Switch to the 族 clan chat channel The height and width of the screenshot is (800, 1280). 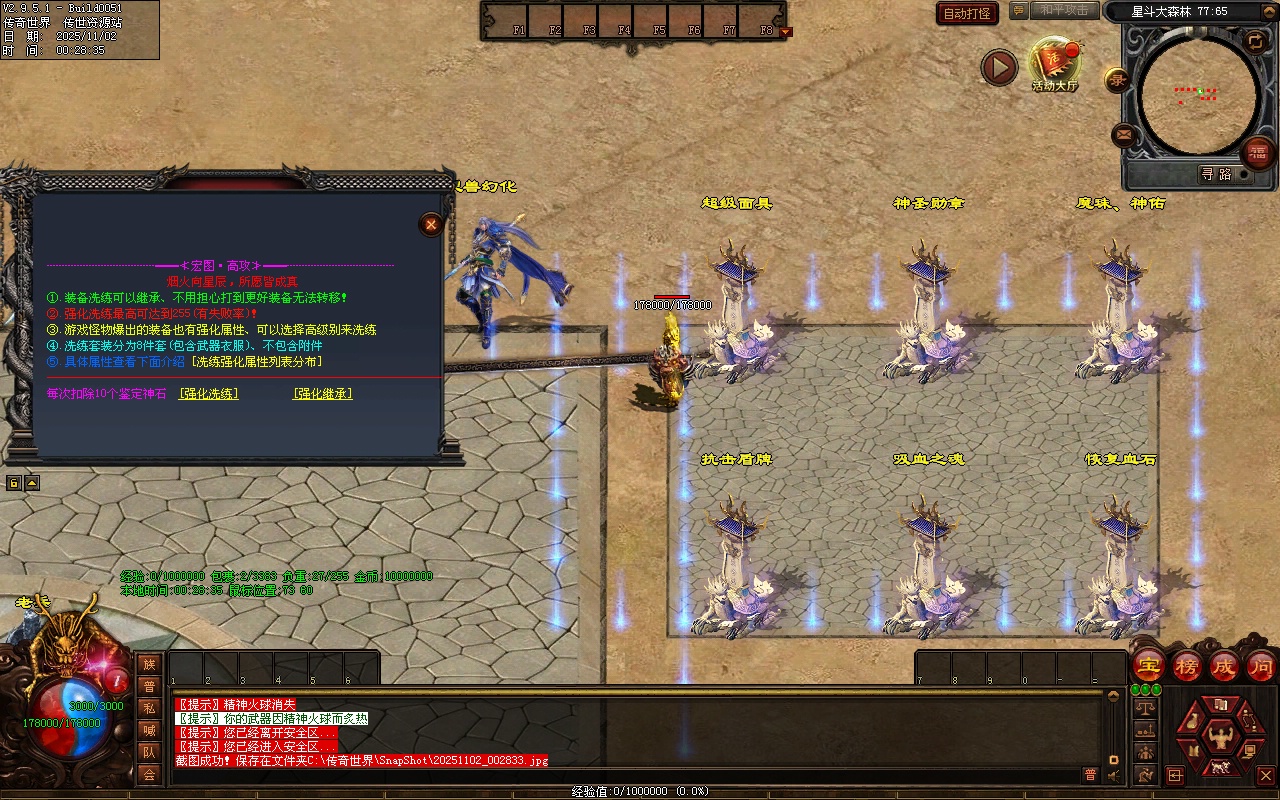[x=149, y=664]
